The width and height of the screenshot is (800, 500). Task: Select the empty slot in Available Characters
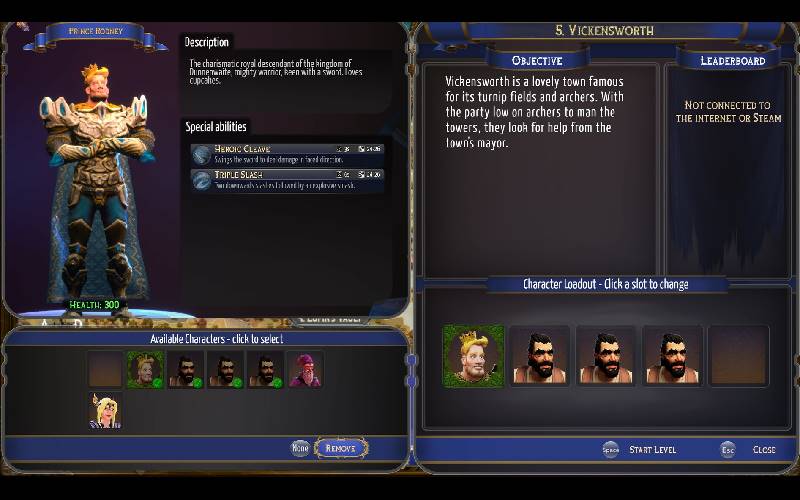104,370
